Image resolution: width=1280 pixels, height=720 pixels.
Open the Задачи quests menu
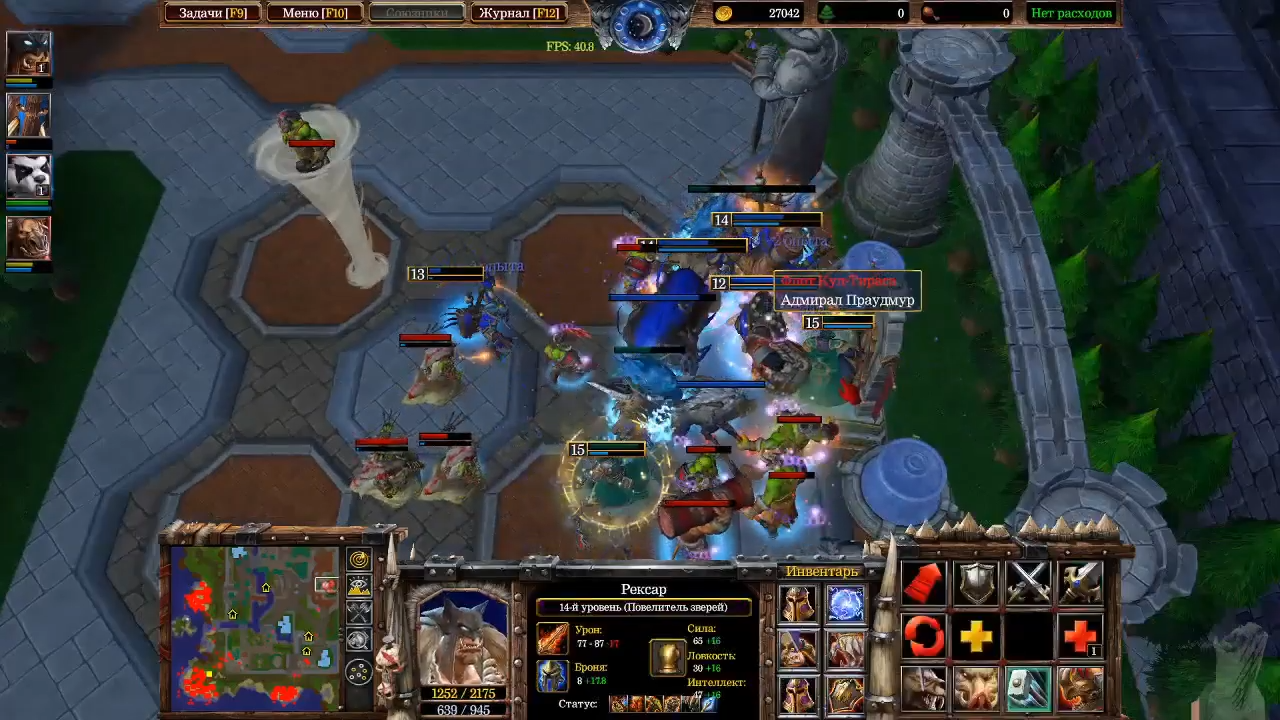click(x=212, y=13)
